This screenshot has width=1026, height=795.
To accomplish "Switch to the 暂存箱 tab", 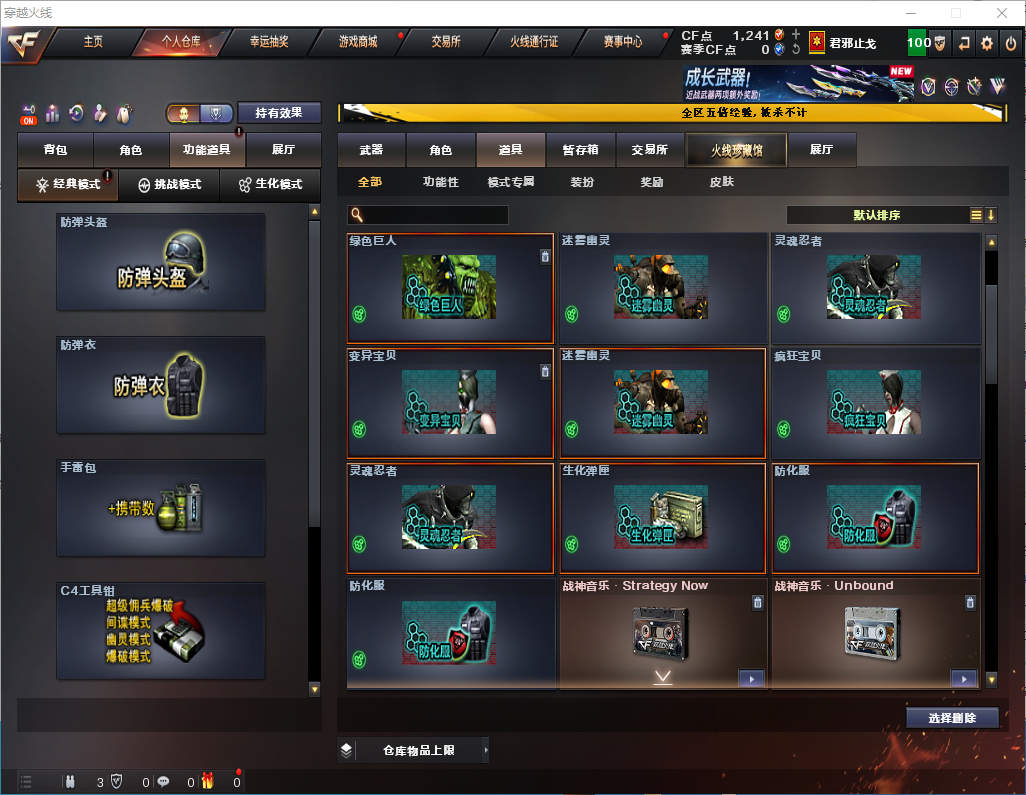I will (580, 150).
